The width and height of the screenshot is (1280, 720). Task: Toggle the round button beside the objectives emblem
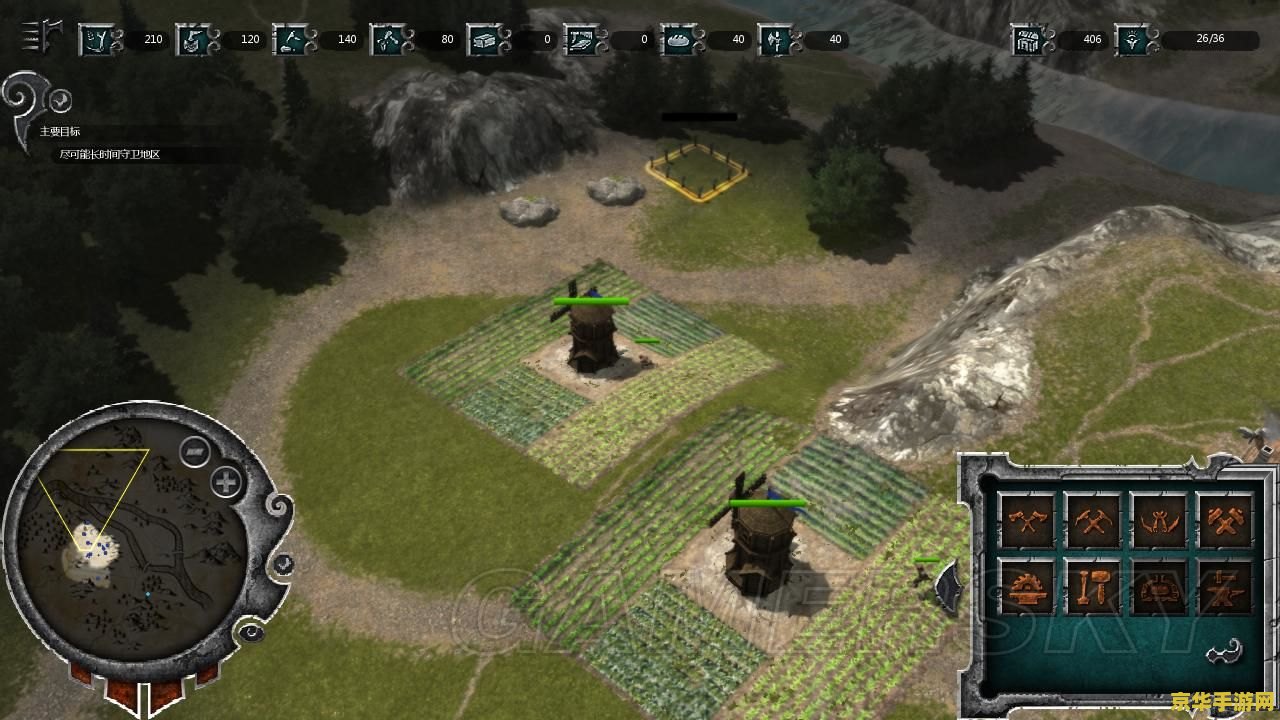(60, 100)
